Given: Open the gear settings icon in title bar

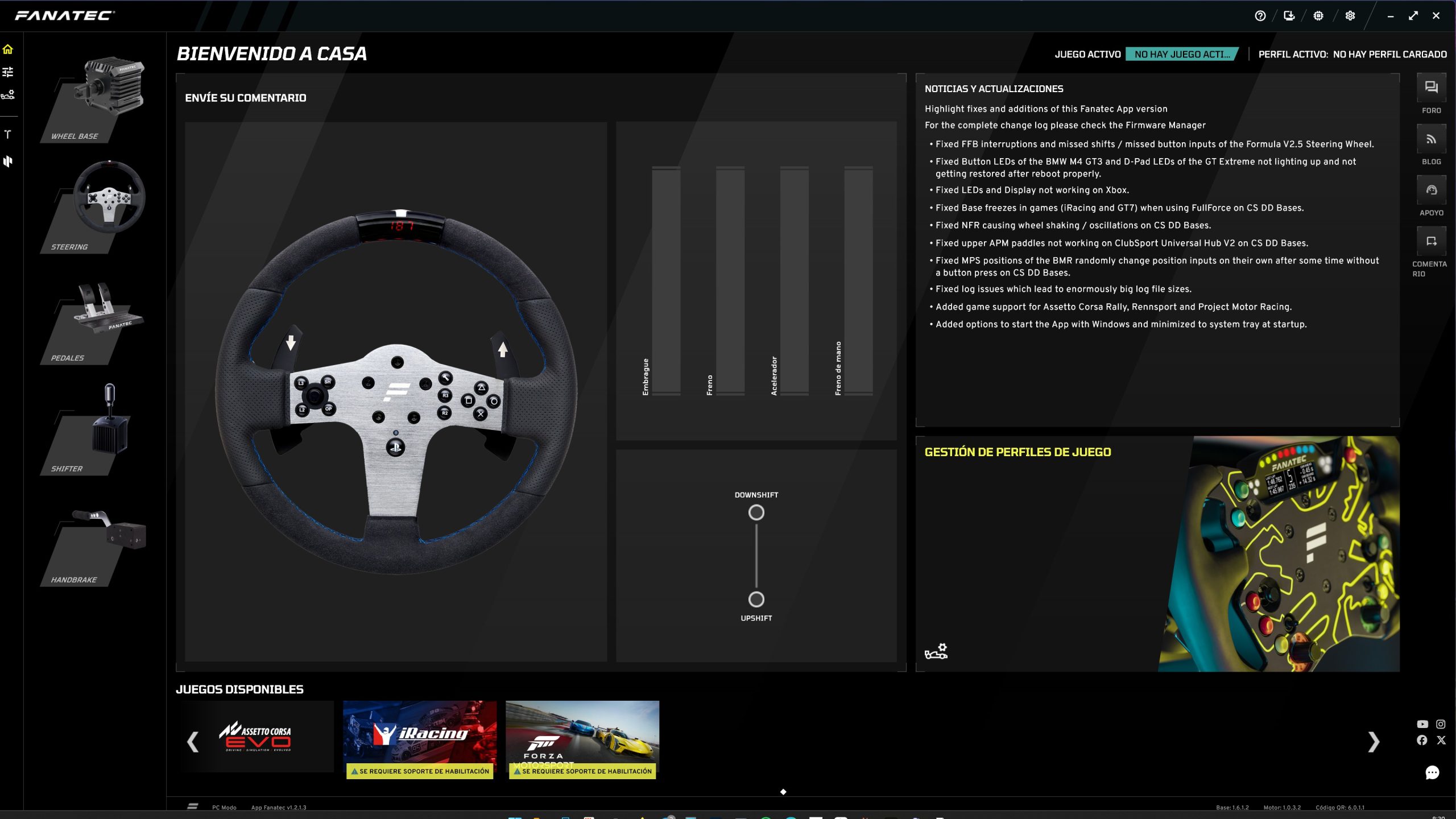Looking at the screenshot, I should [x=1350, y=16].
